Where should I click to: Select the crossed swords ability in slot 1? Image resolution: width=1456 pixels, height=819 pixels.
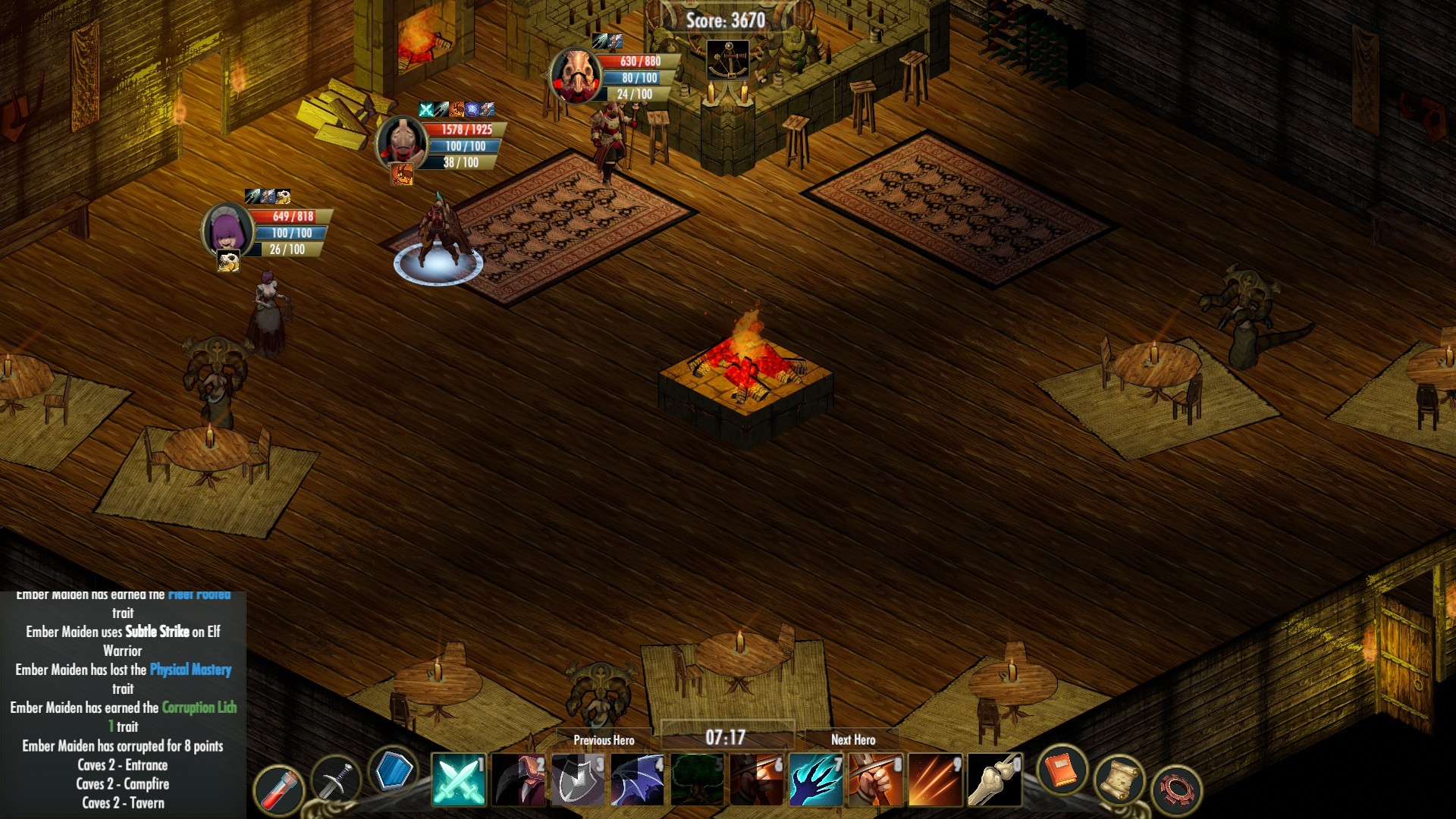[459, 780]
